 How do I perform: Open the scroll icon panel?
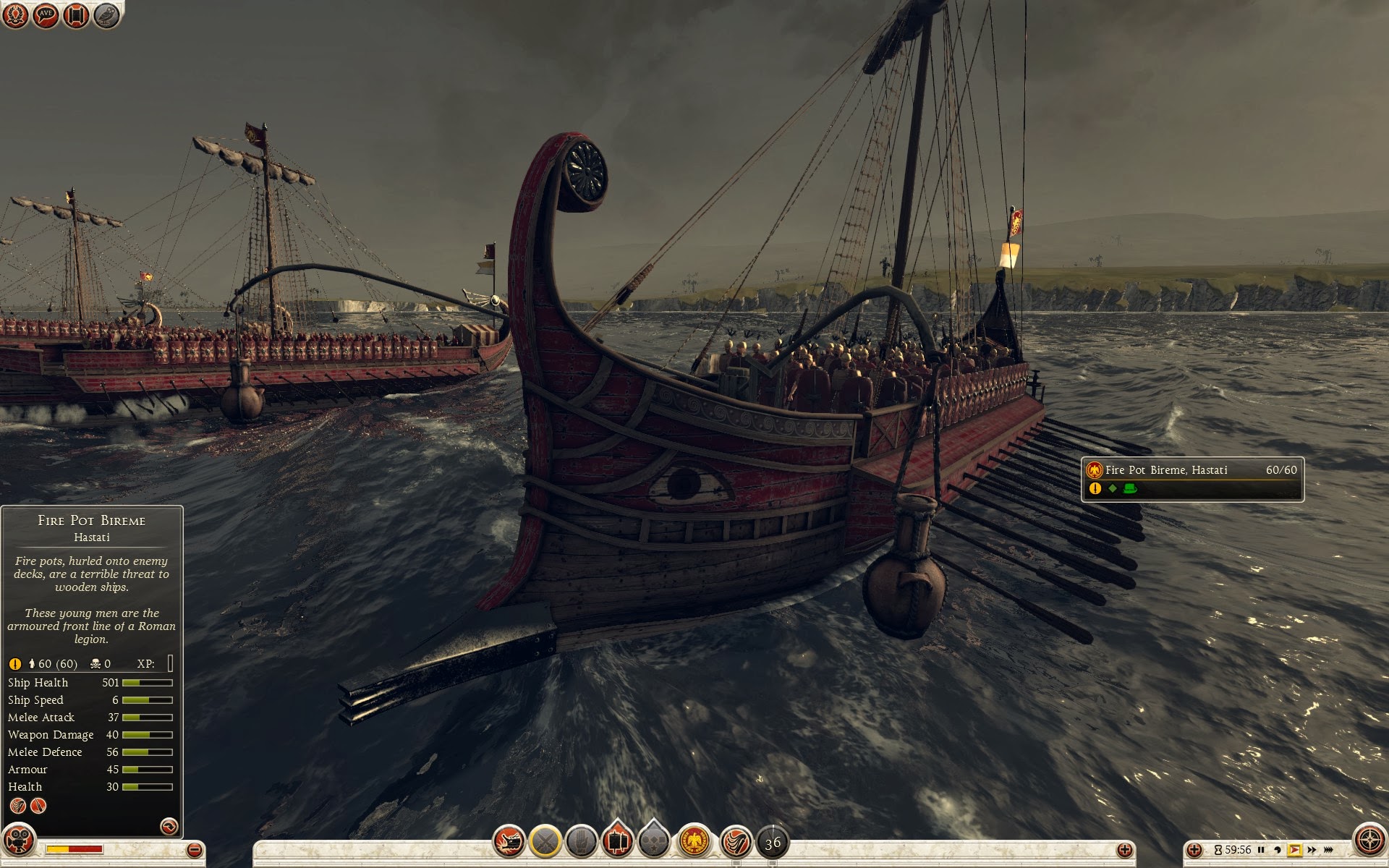[76, 15]
